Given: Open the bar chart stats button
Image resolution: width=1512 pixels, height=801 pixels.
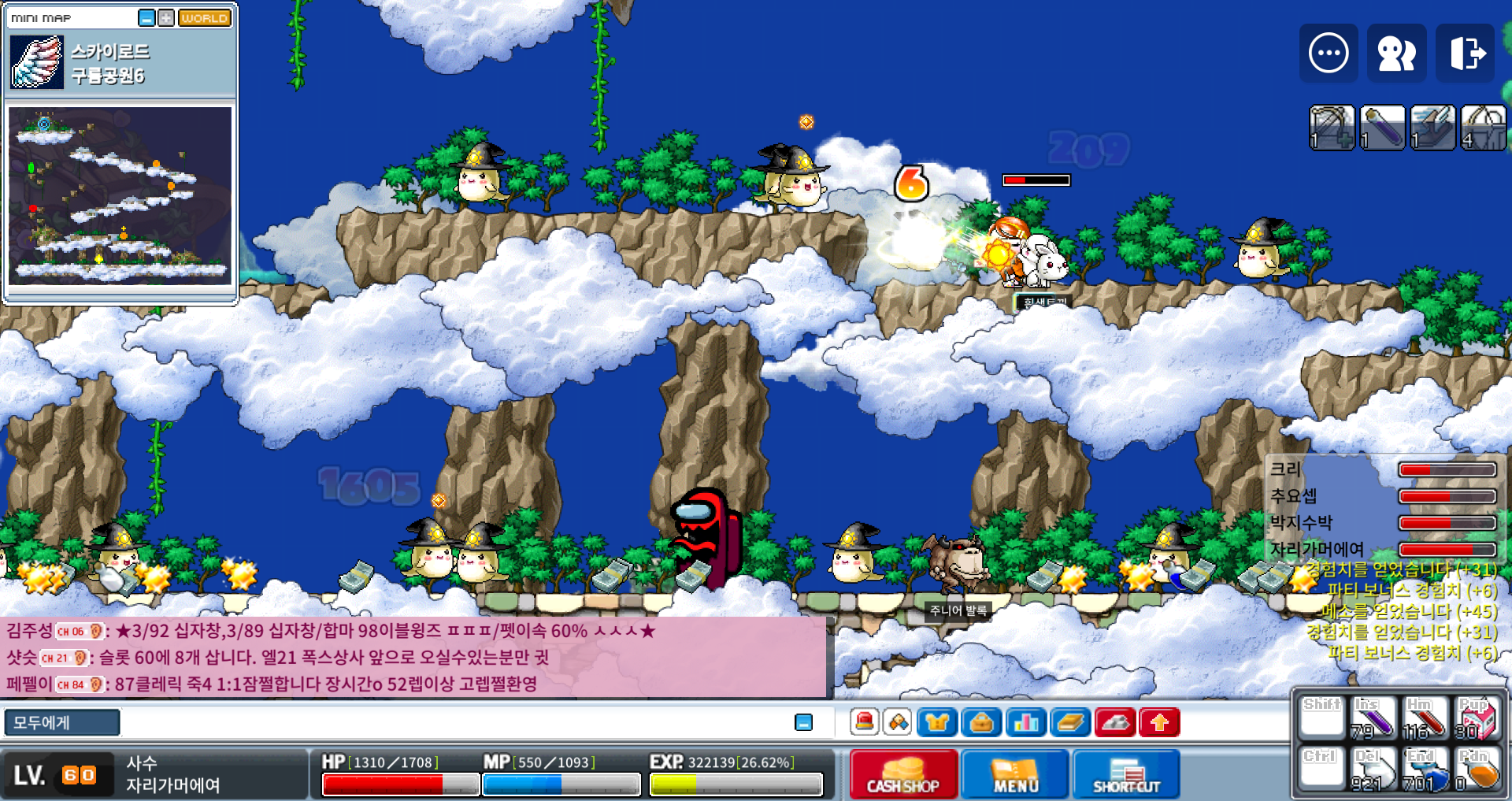Looking at the screenshot, I should [1026, 722].
